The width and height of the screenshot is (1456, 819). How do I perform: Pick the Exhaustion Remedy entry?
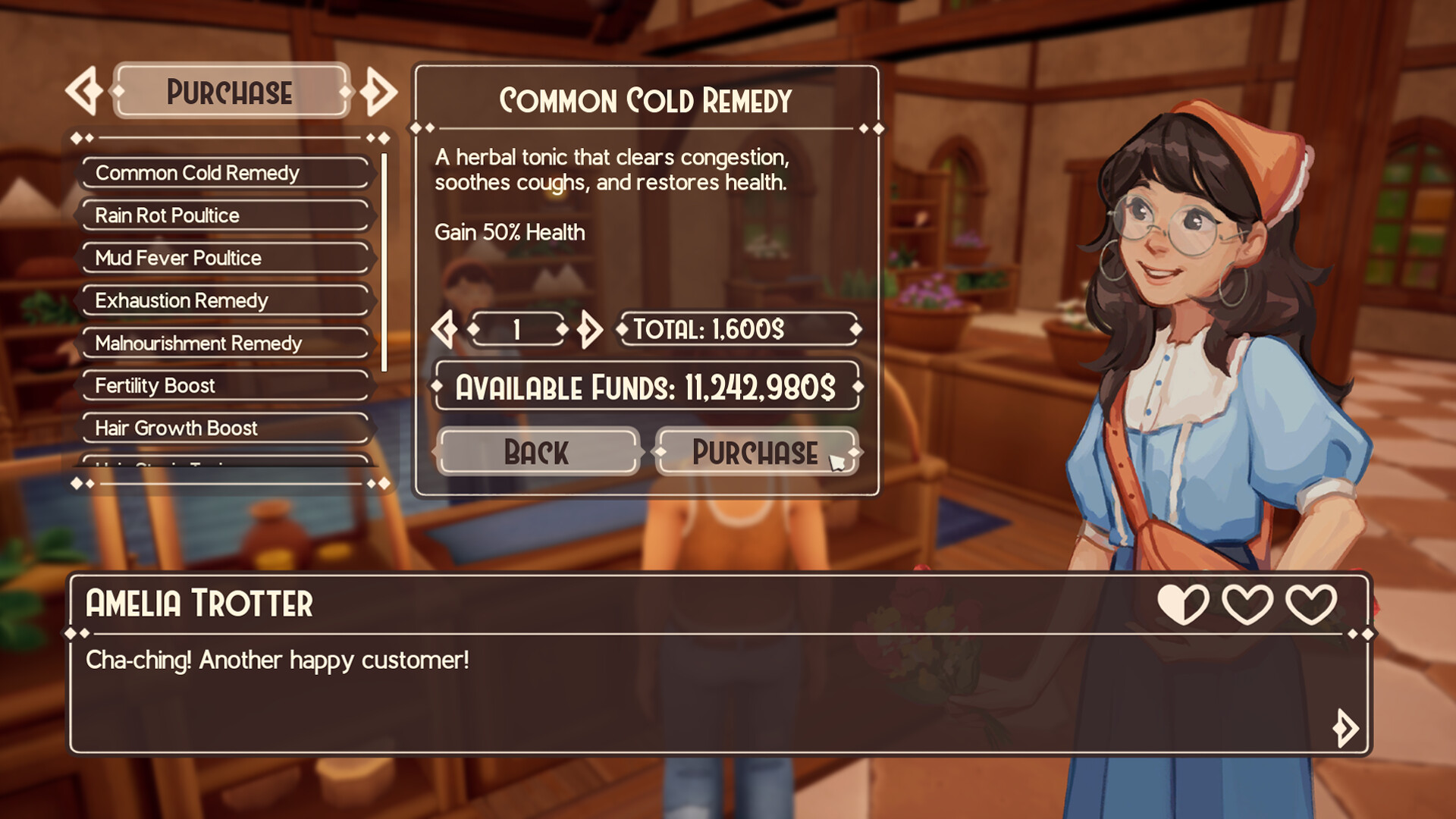click(x=224, y=300)
